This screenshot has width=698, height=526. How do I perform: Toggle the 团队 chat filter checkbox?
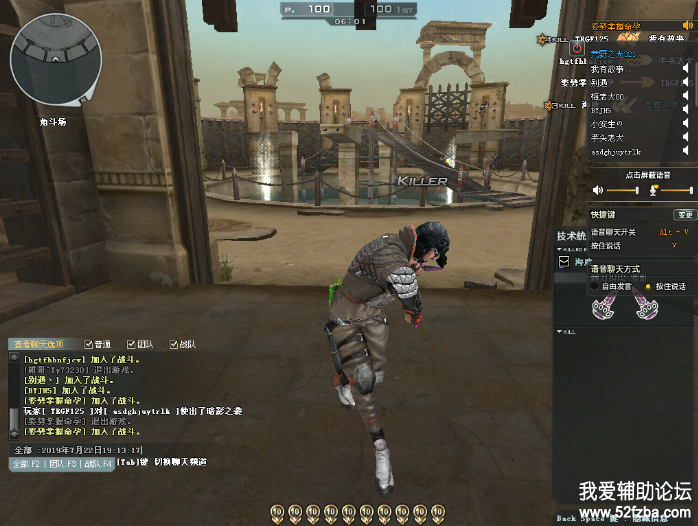(x=131, y=345)
